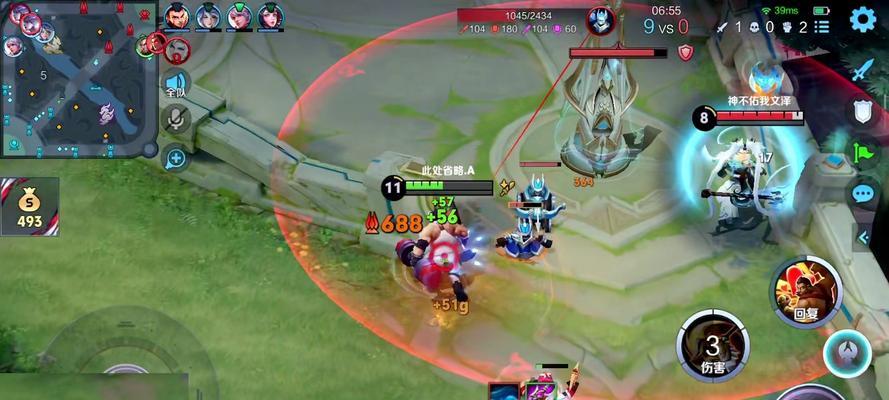Viewport: 889px width, 400px height.
Task: Send the green flag gather signal
Action: pyautogui.click(x=862, y=152)
